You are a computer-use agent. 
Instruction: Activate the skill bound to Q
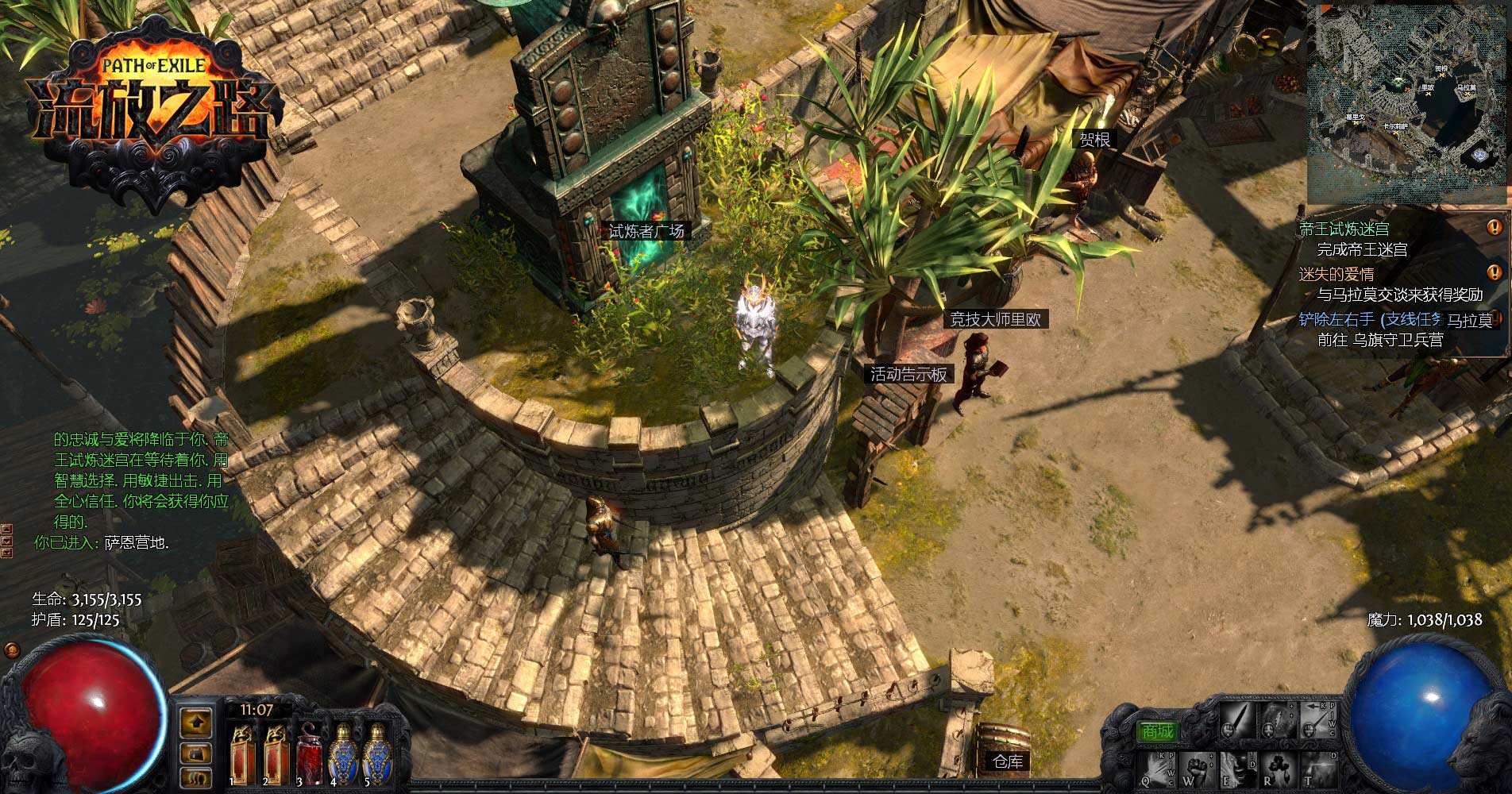point(1158,770)
